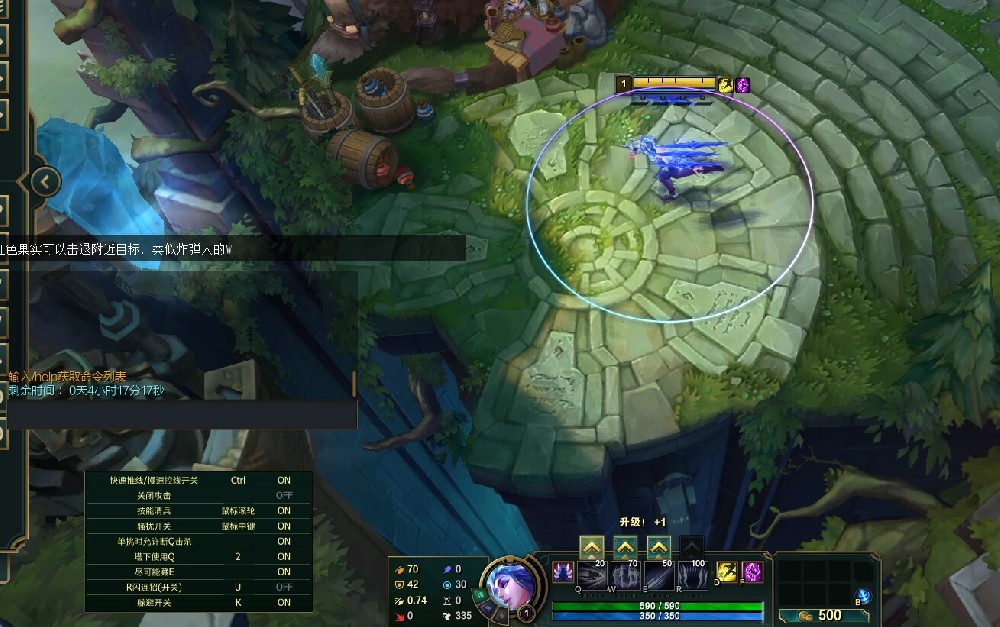The width and height of the screenshot is (1000, 627).
Task: Toggle the 关闭攻击 option
Action: (284, 496)
